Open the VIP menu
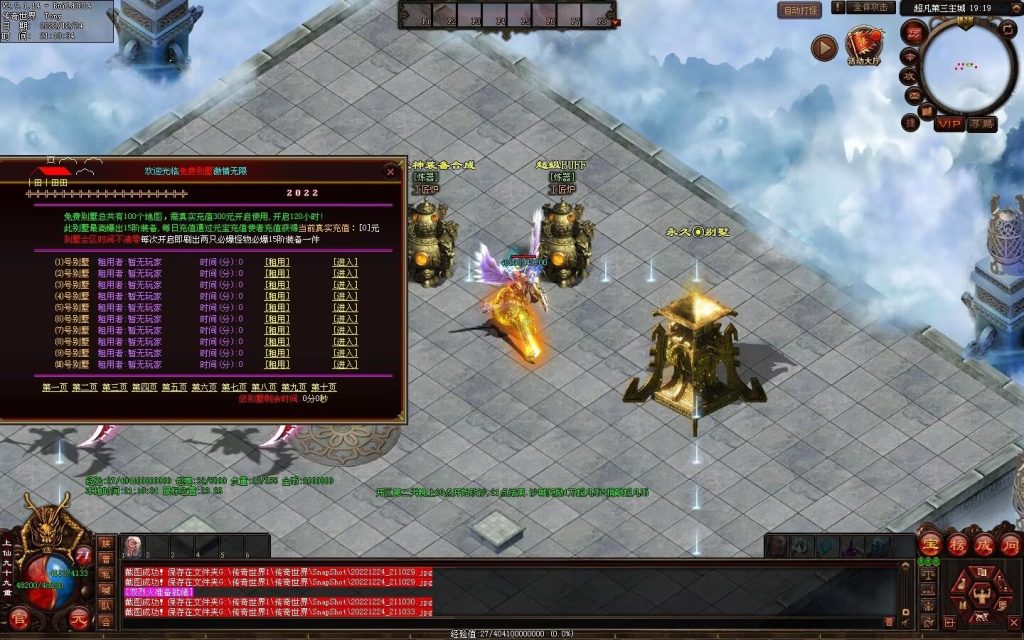Image resolution: width=1024 pixels, height=640 pixels. pos(949,124)
